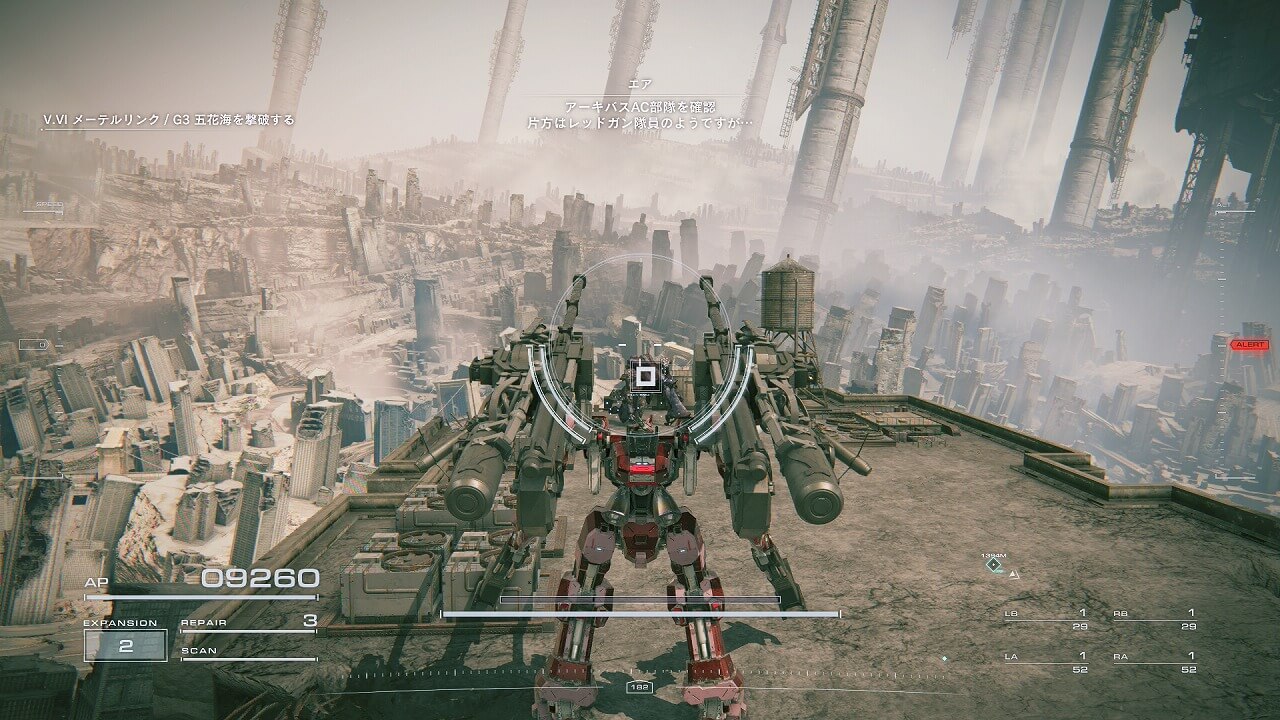
Task: Choose the RB right-shoulder weapon slot
Action: [1155, 619]
